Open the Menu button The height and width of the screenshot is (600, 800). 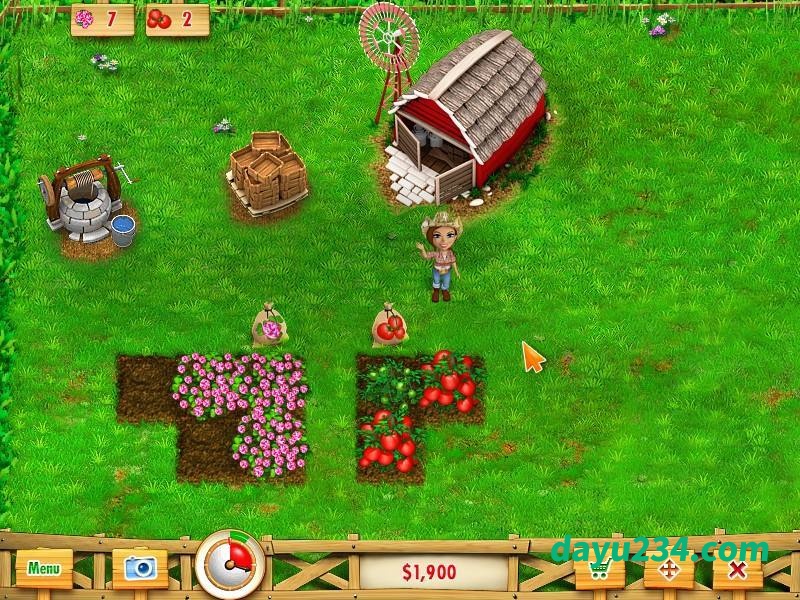point(43,568)
